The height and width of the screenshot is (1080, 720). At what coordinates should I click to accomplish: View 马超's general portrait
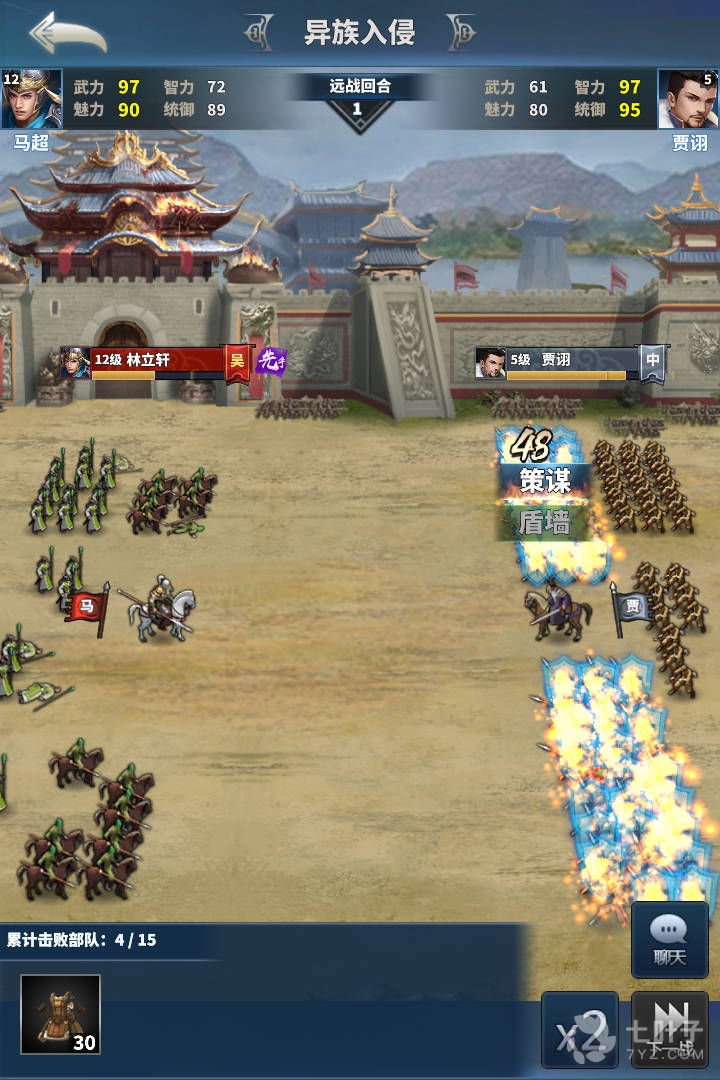tap(32, 99)
